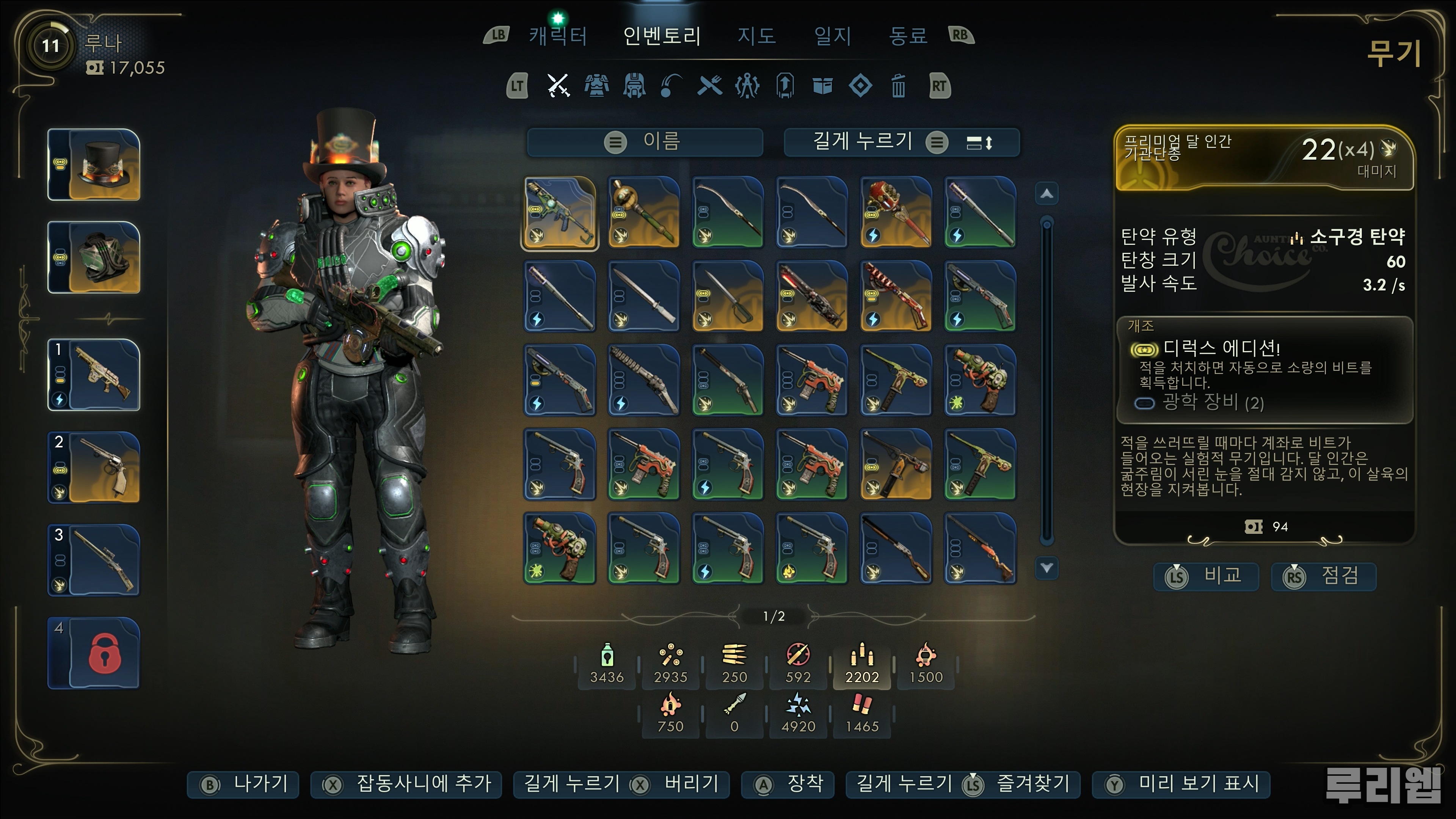Click the locked weapon slot 4
1456x819 pixels.
(94, 653)
